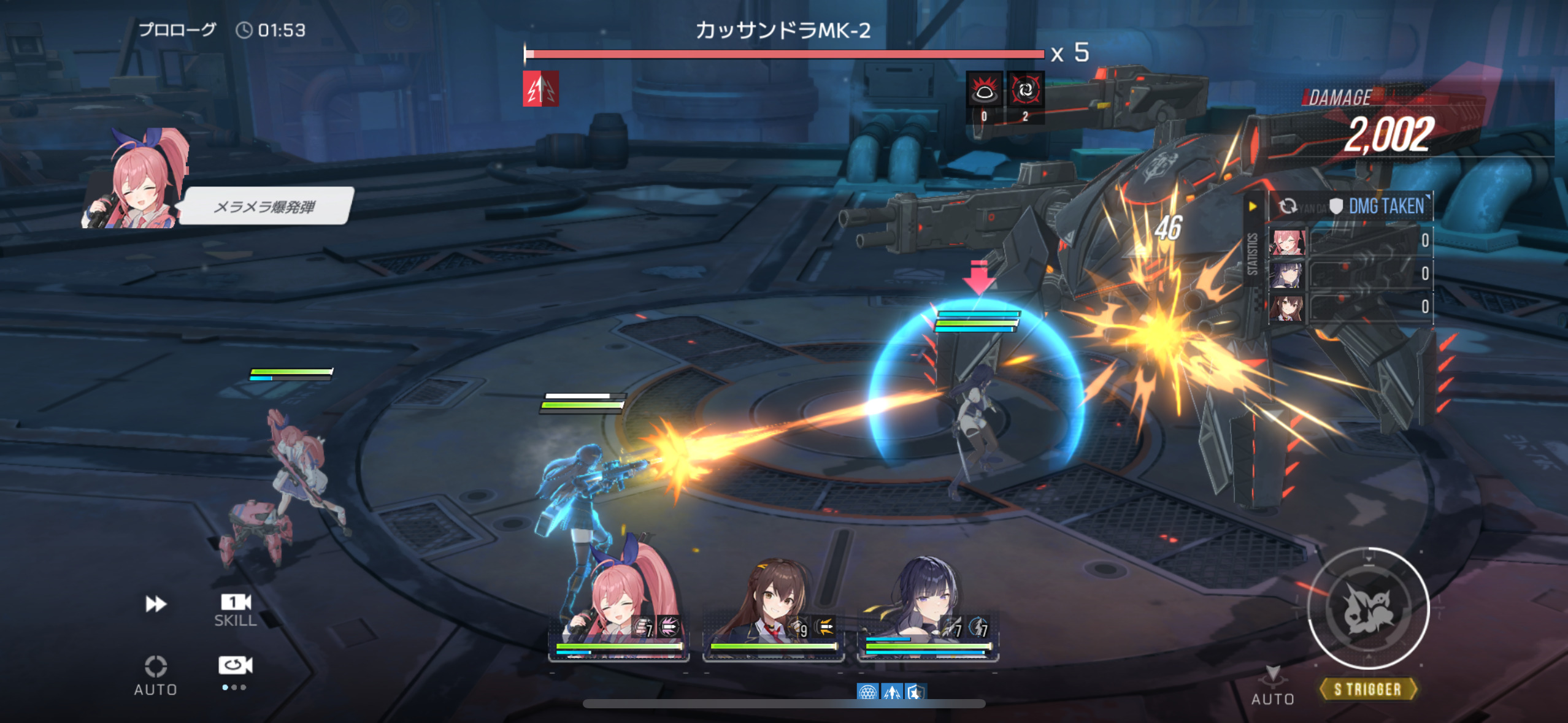Select the dark-haired character portrait card
The width and height of the screenshot is (1568, 723).
(x=928, y=613)
